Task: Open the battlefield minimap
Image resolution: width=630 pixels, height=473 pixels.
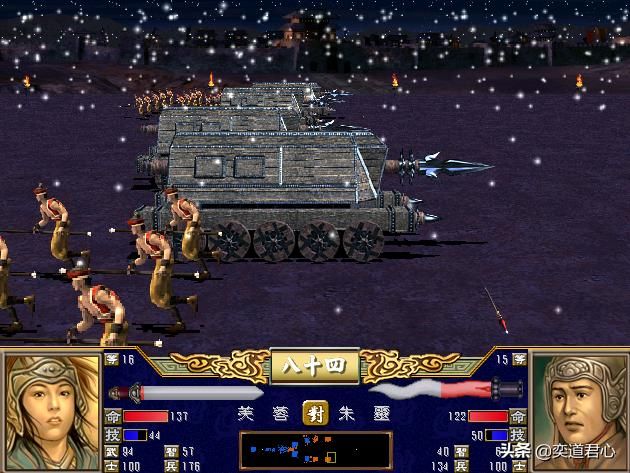Action: [x=315, y=450]
